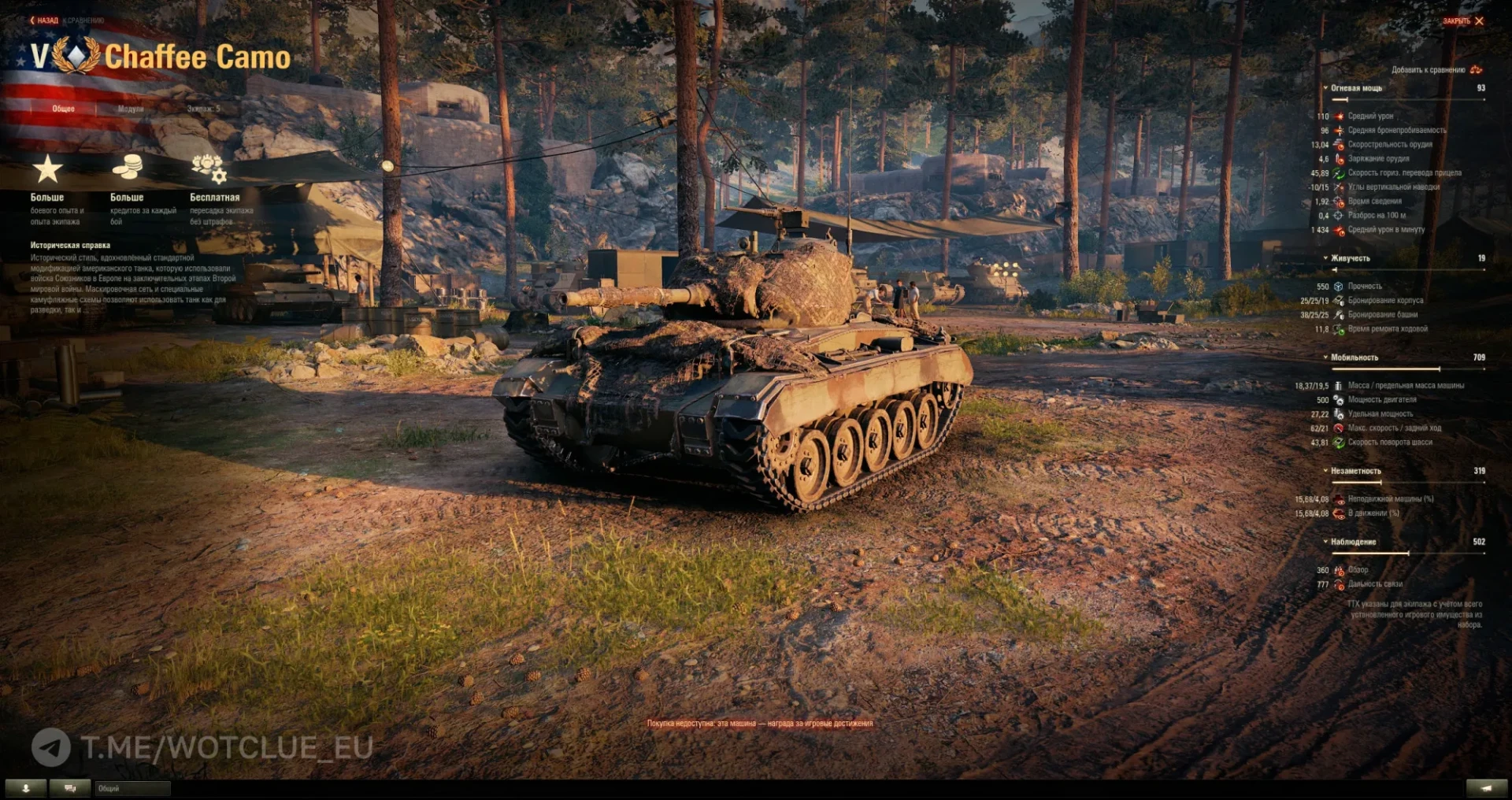Go back with the Назад button
1512x800 pixels.
pos(44,20)
